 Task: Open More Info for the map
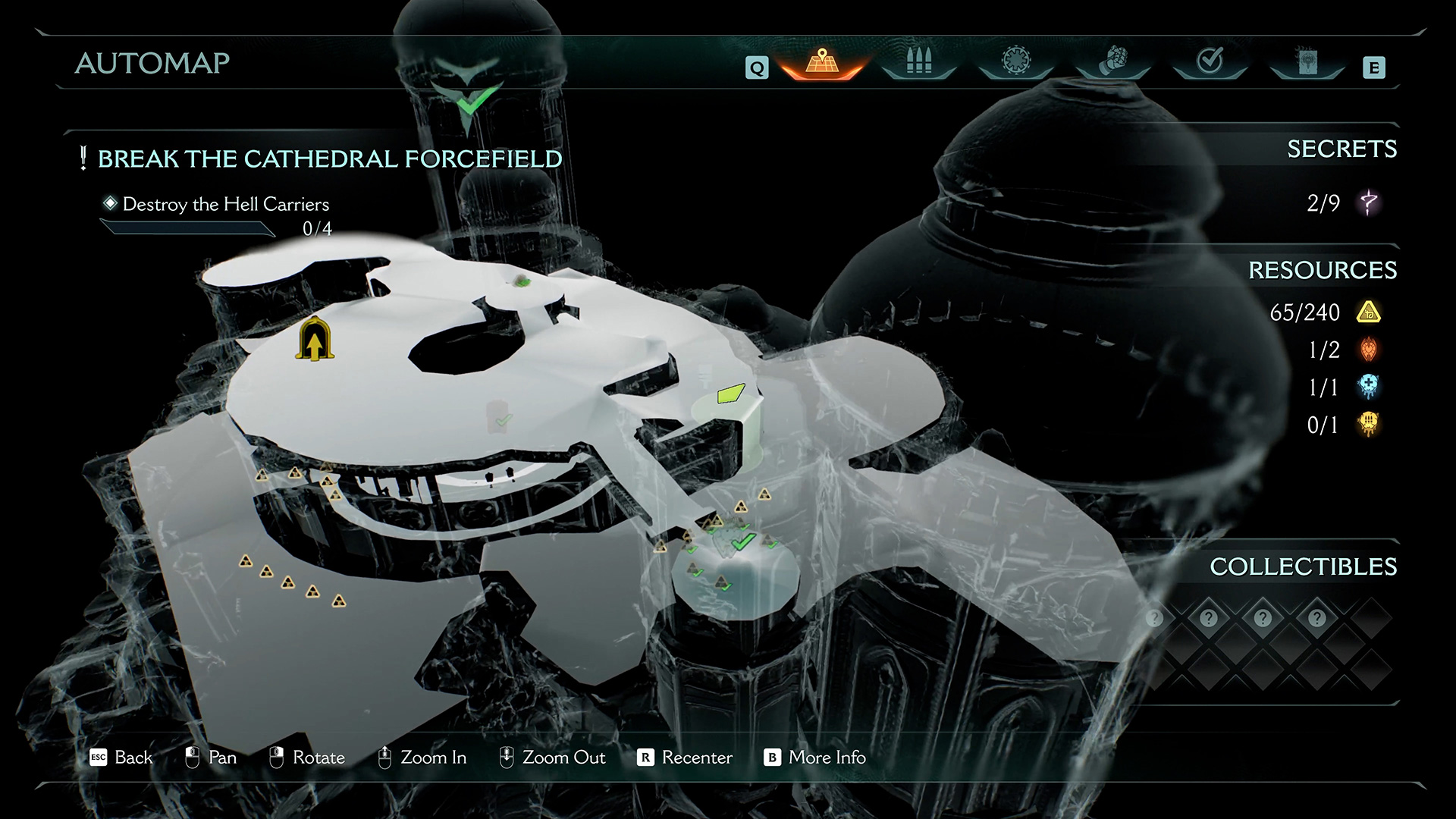815,758
